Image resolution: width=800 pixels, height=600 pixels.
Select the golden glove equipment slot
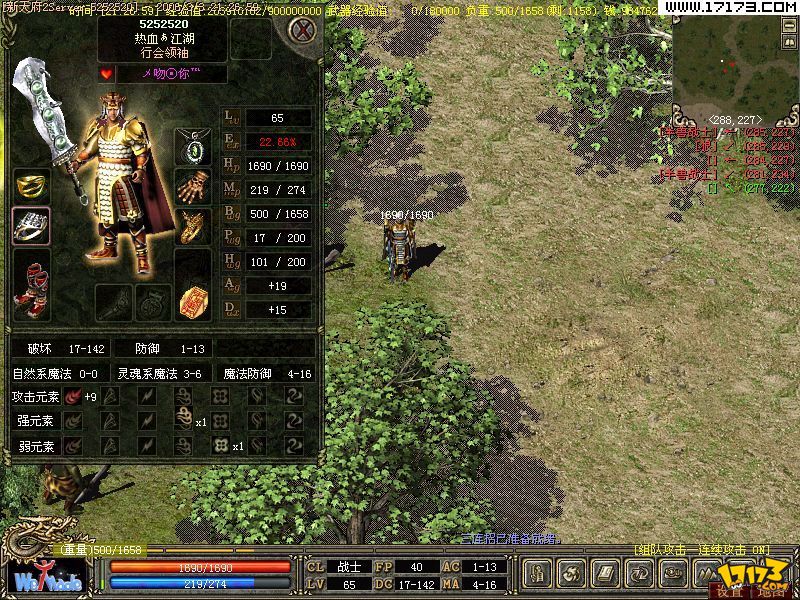point(192,186)
